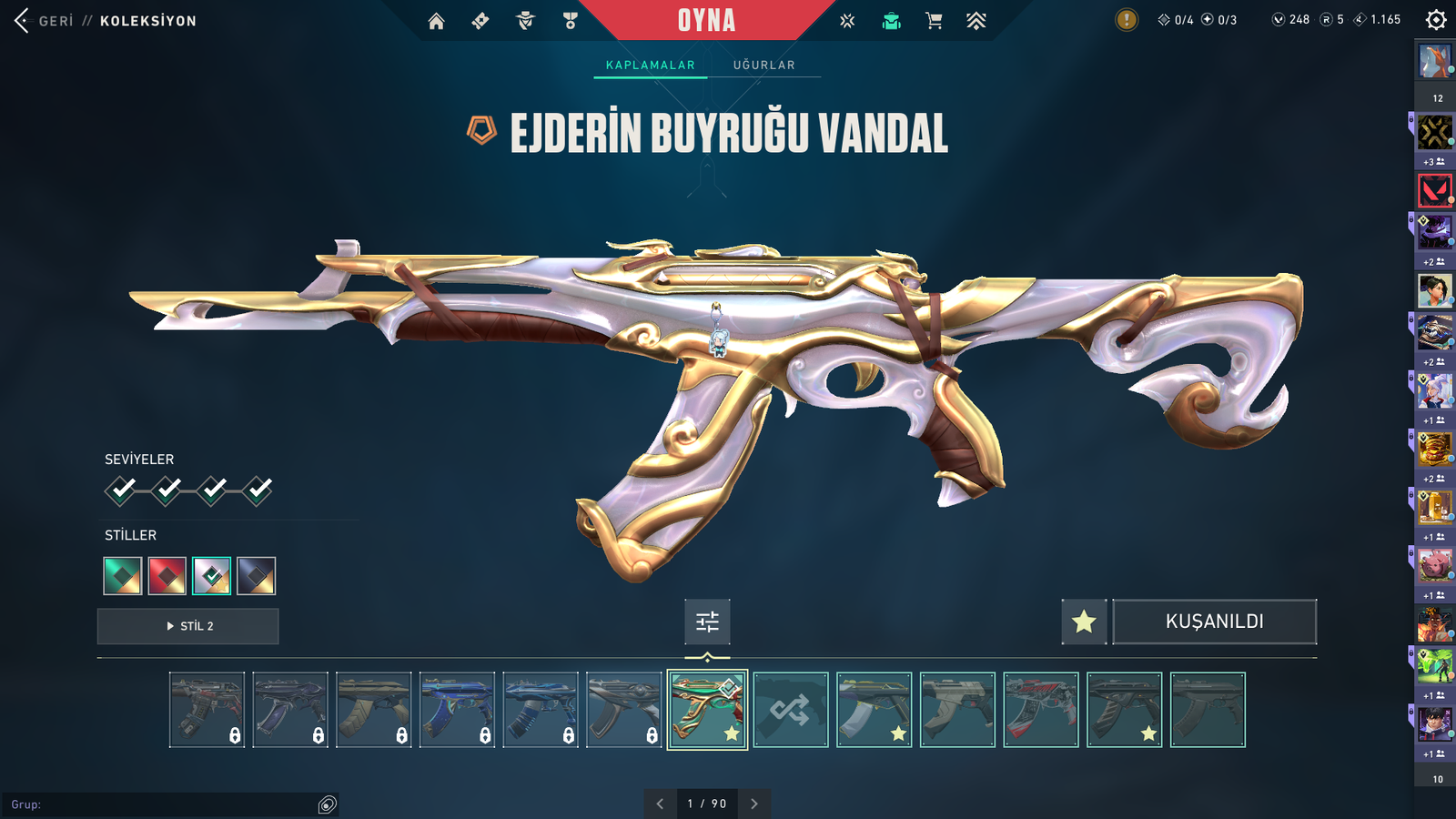
Task: Open settings via the gear icon
Action: pyautogui.click(x=1436, y=20)
